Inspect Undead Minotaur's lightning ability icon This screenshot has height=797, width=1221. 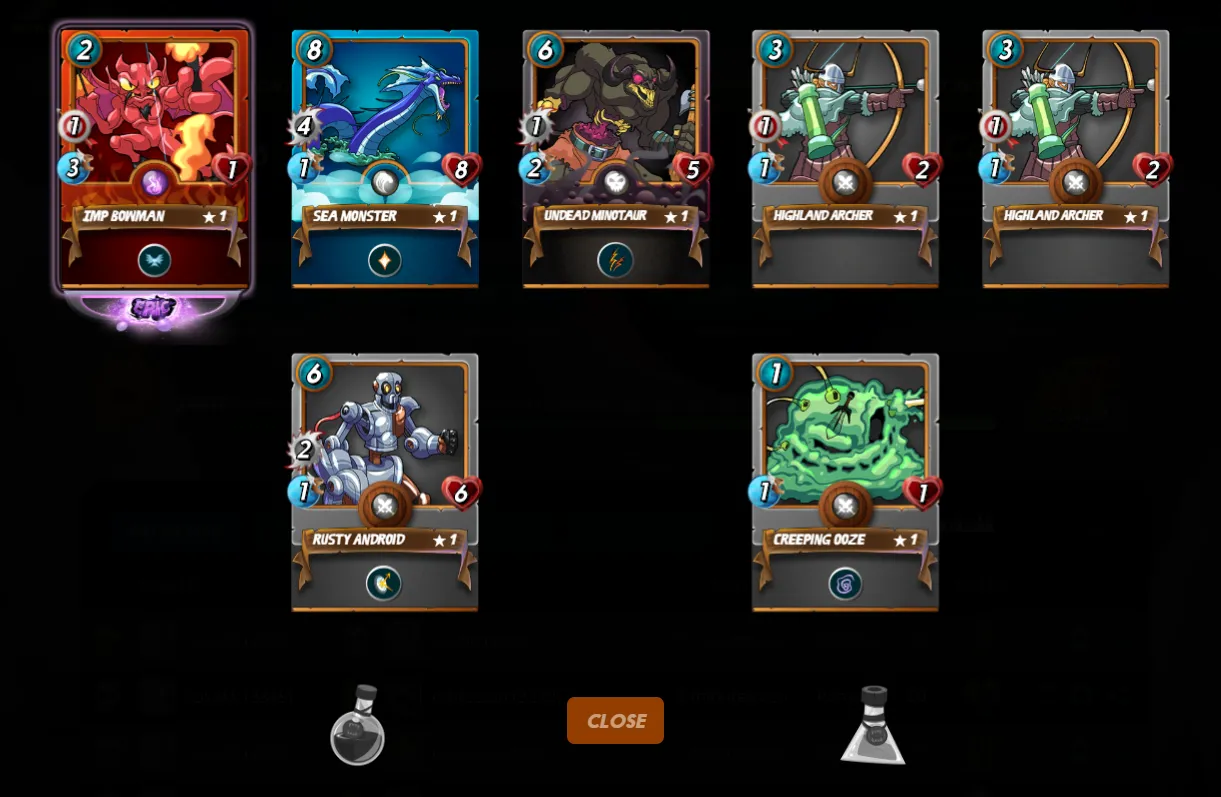615,261
